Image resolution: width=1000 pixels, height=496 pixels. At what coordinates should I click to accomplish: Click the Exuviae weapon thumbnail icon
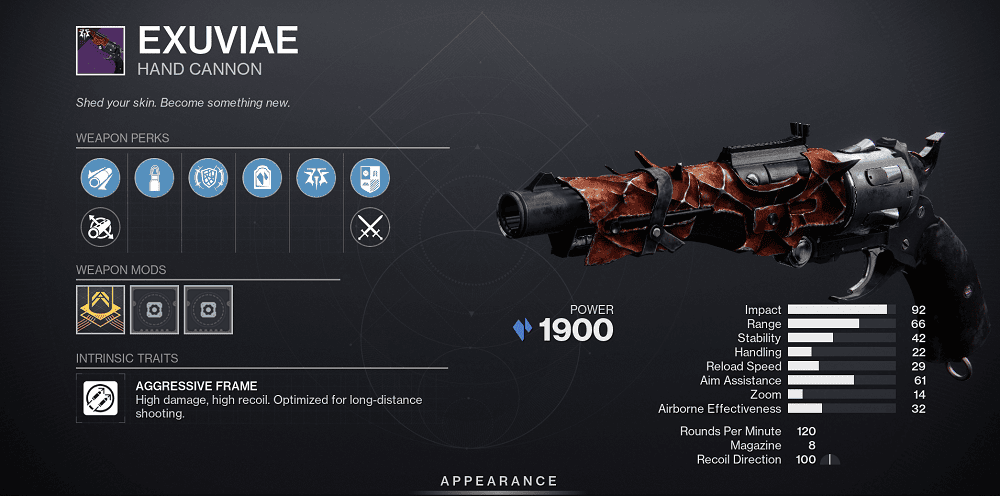pyautogui.click(x=100, y=52)
